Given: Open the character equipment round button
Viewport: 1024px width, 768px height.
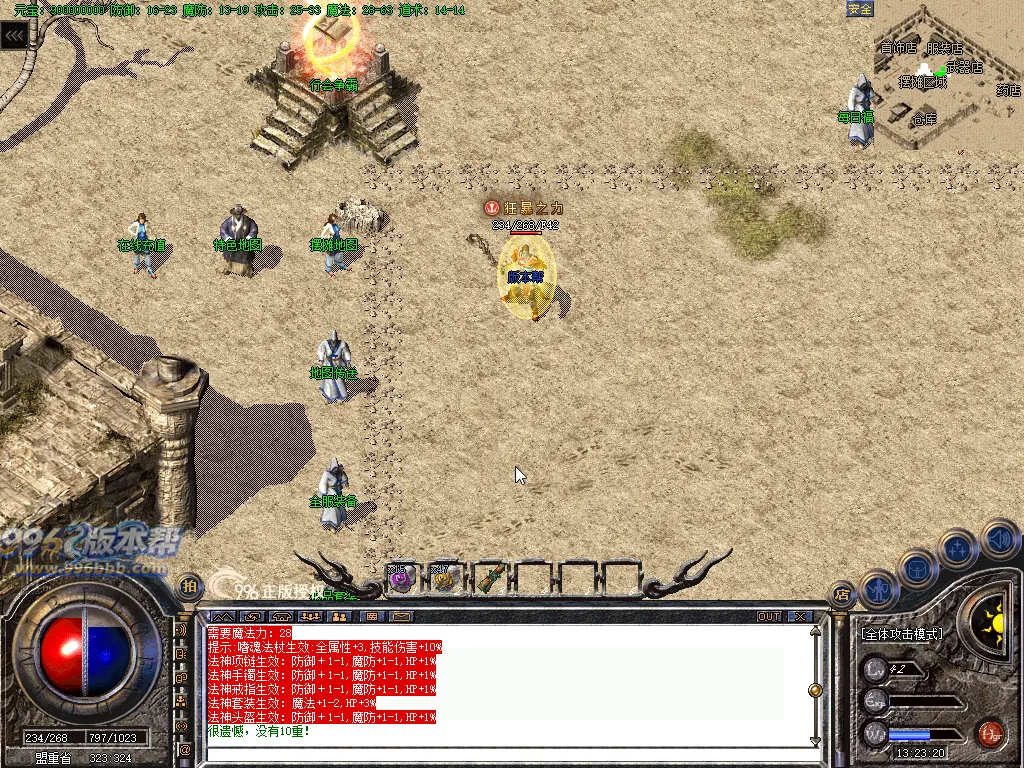Looking at the screenshot, I should [877, 590].
